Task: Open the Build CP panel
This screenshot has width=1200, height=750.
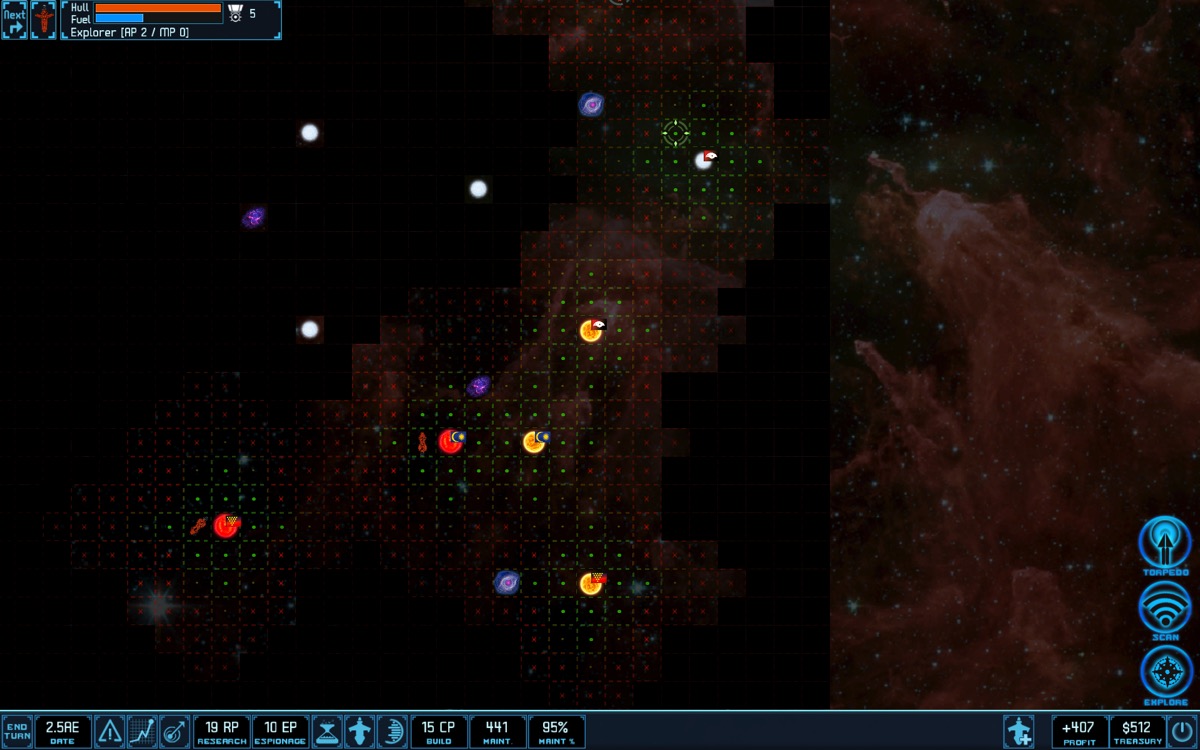Action: 438,731
